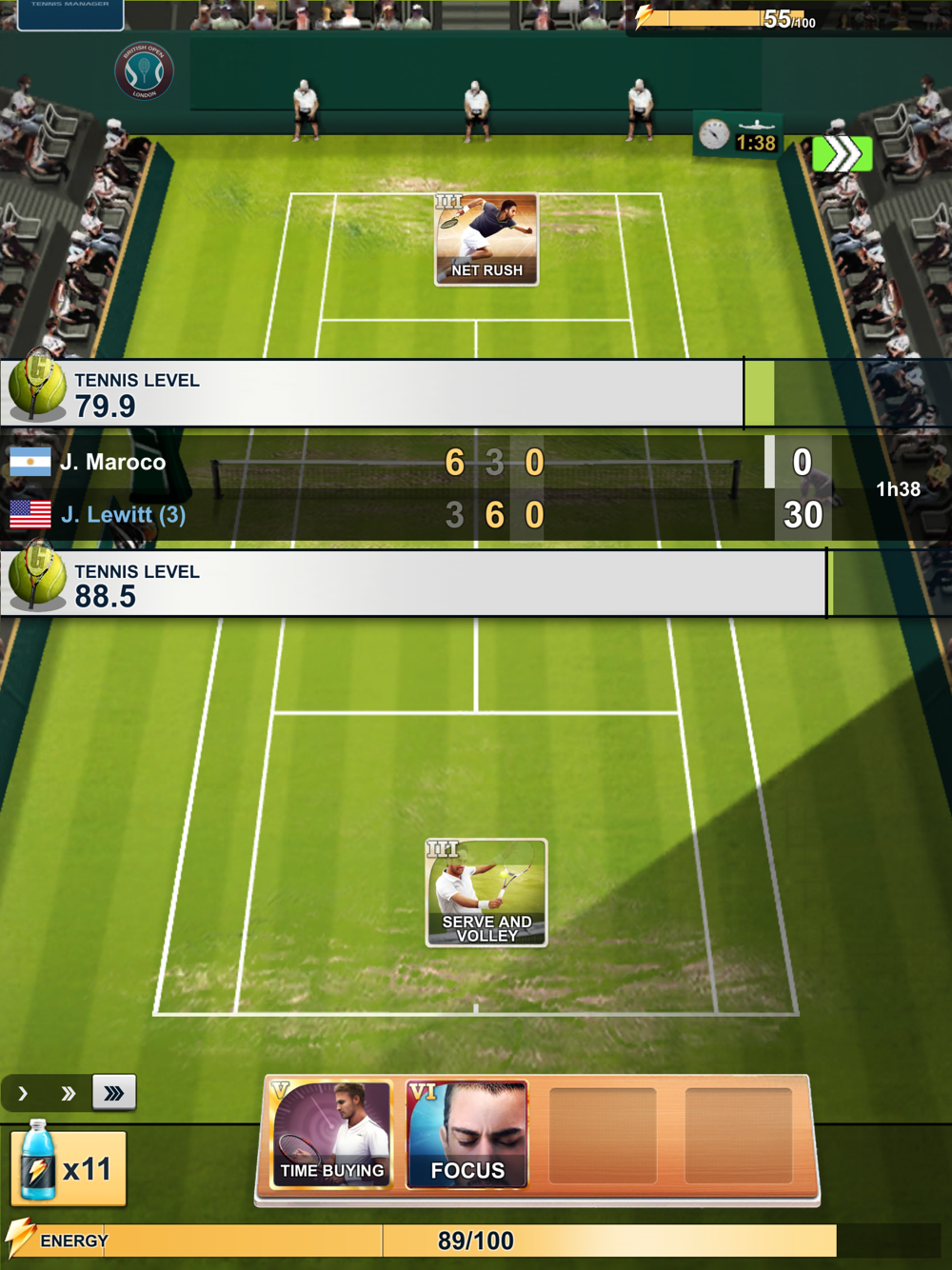Inspect opponent's Net Rush tactic card
The height and width of the screenshot is (1270, 952).
point(486,240)
